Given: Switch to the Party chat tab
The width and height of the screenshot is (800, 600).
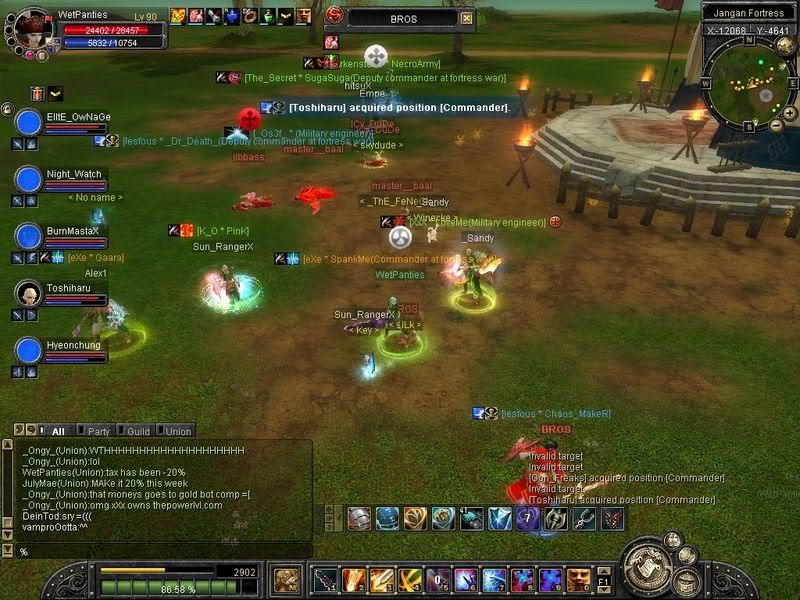Looking at the screenshot, I should (98, 431).
